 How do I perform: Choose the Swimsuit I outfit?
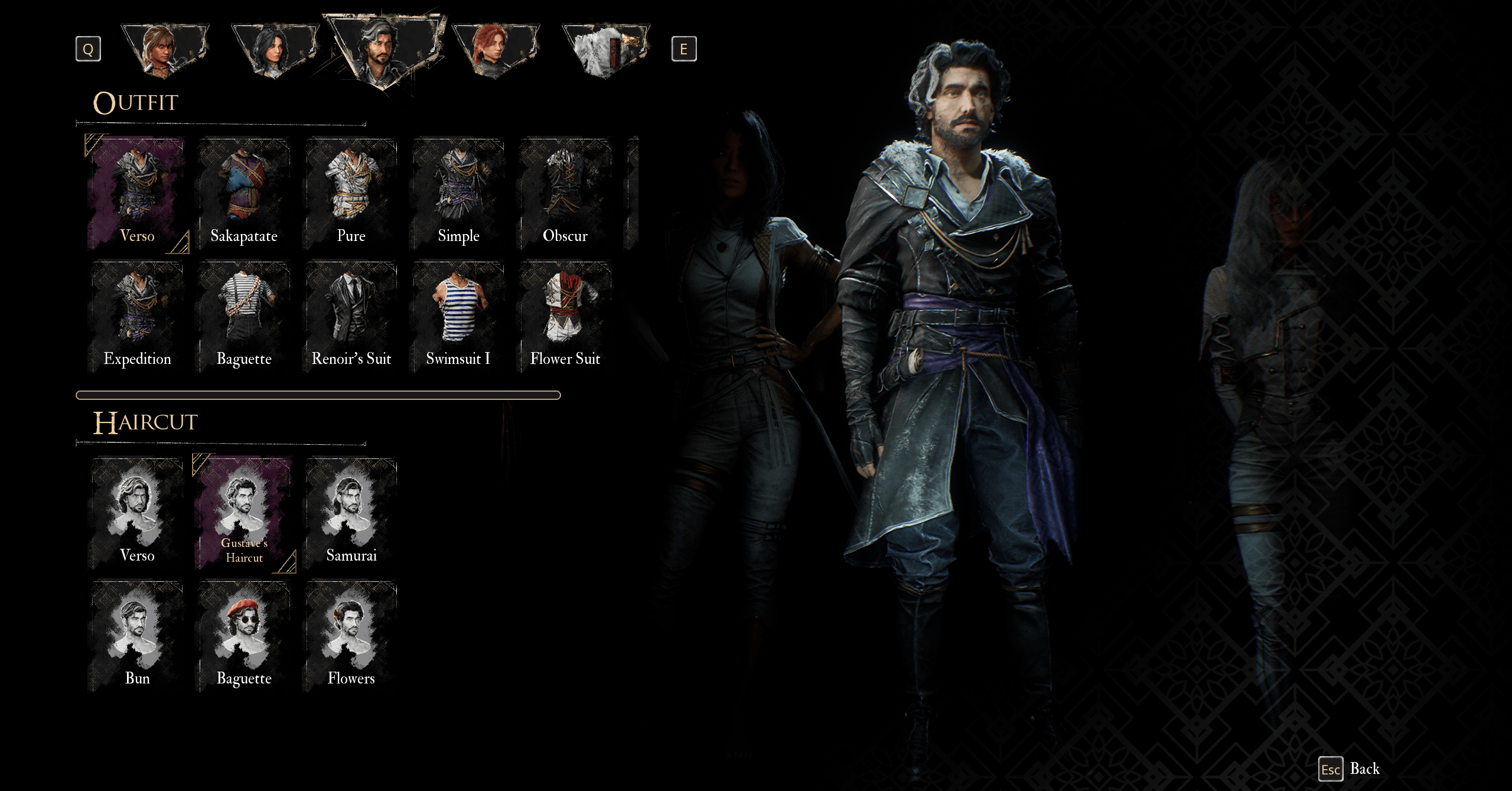[458, 317]
